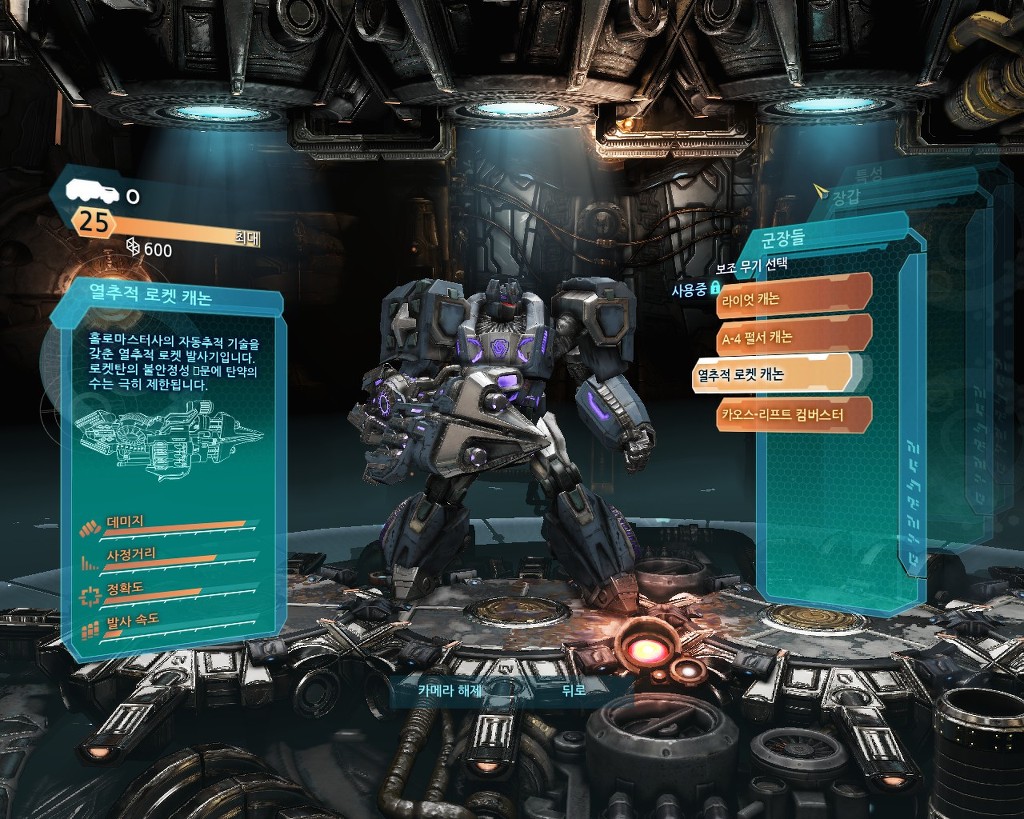Select the 라이엇 캐논 weapon entry

pos(793,297)
